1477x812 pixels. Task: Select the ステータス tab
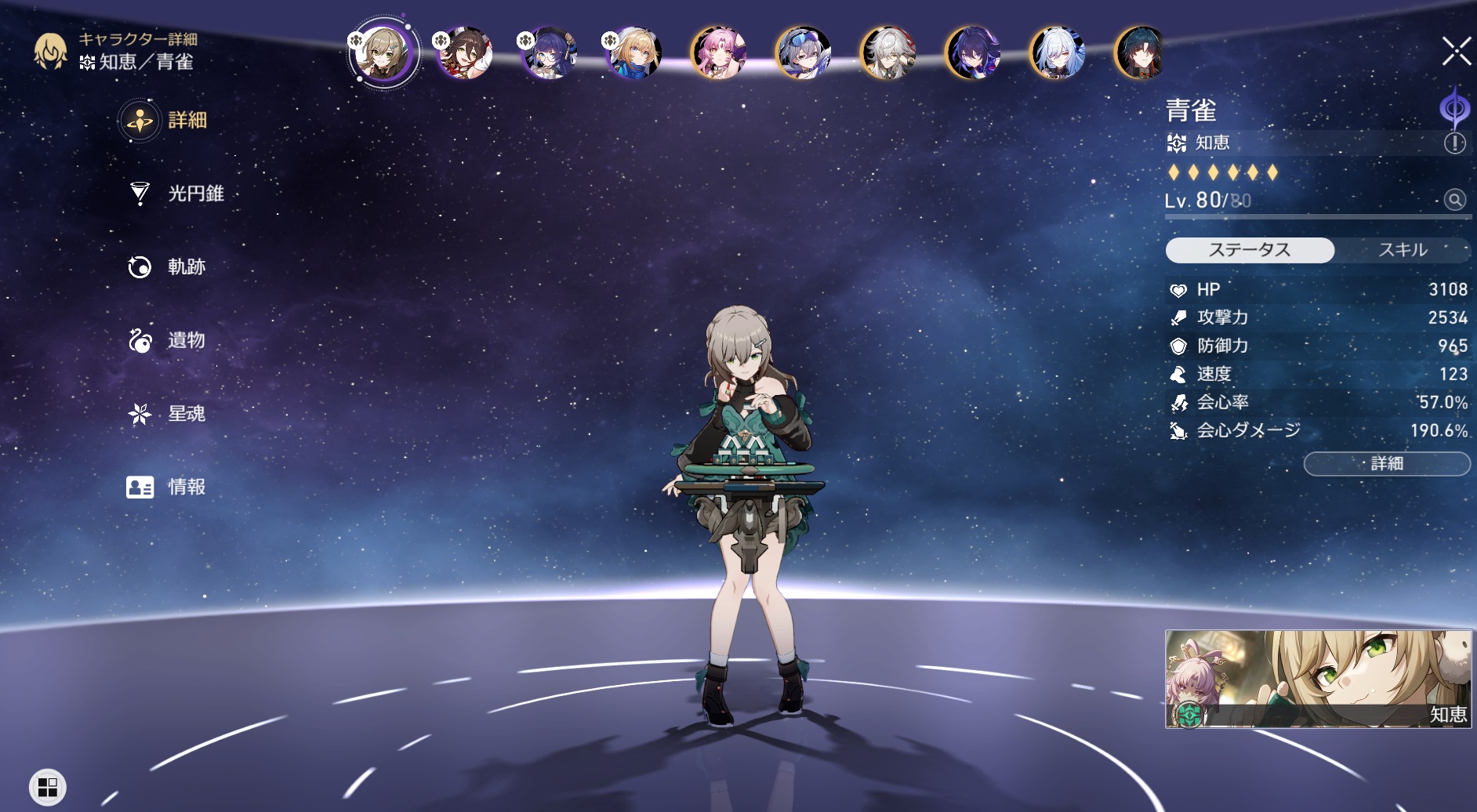1250,250
